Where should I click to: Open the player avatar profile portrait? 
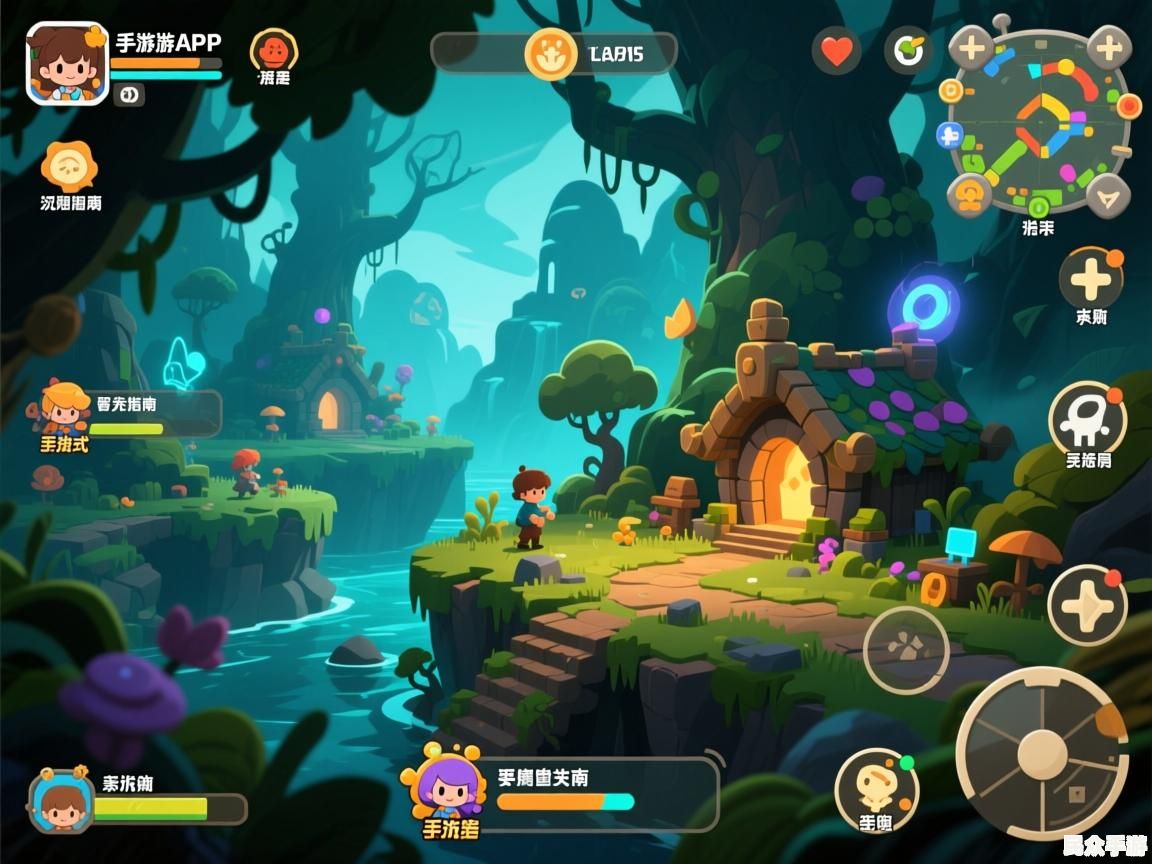[66, 63]
